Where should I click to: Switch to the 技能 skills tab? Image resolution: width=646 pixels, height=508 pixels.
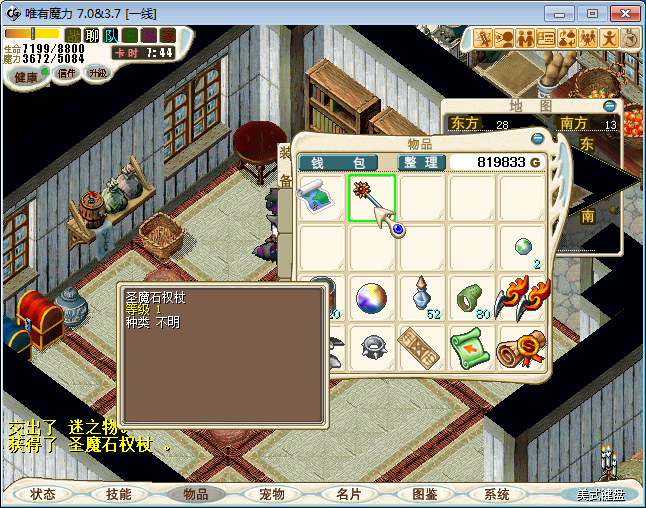point(119,494)
